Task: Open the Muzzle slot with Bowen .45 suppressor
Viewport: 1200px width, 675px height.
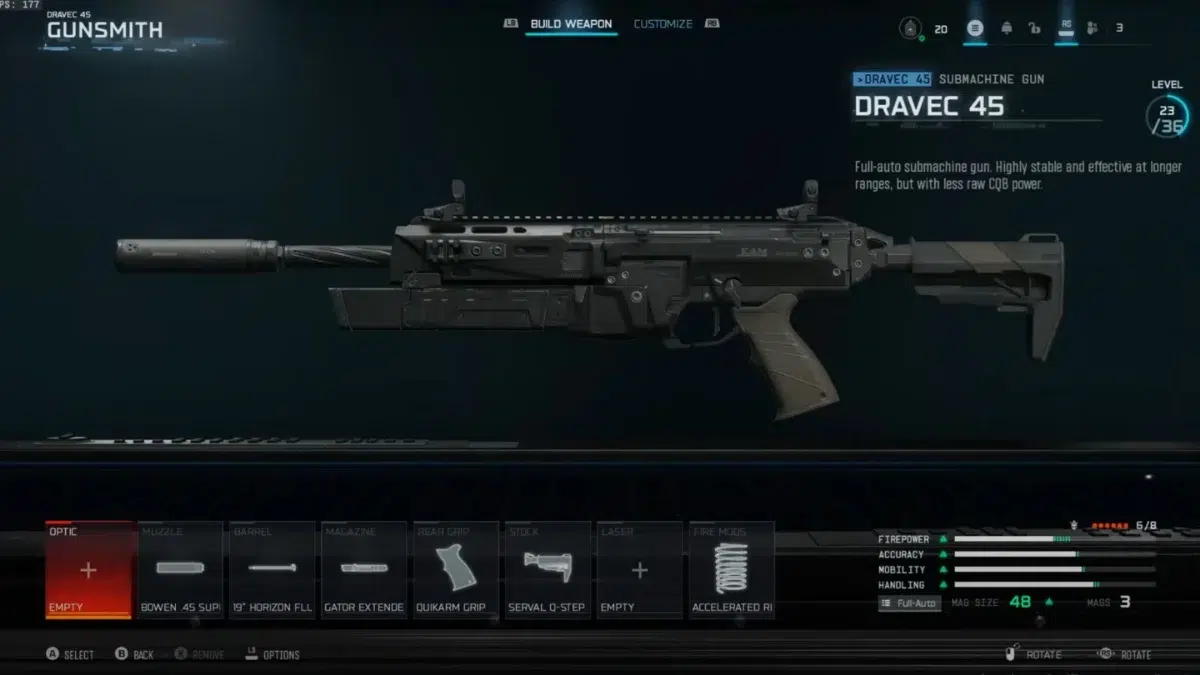Action: (x=180, y=570)
